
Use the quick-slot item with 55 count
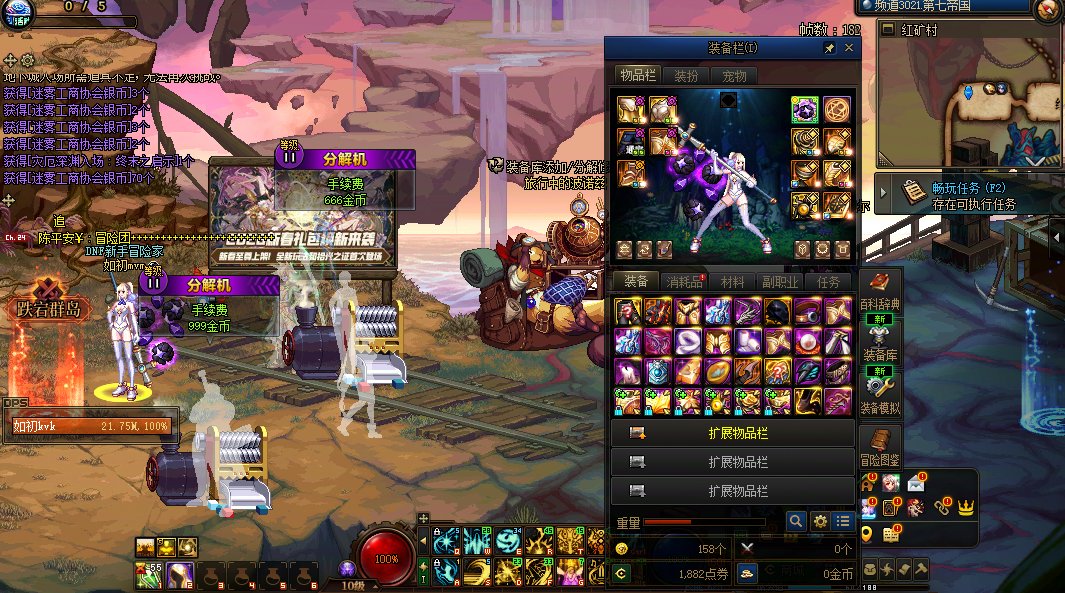148,574
